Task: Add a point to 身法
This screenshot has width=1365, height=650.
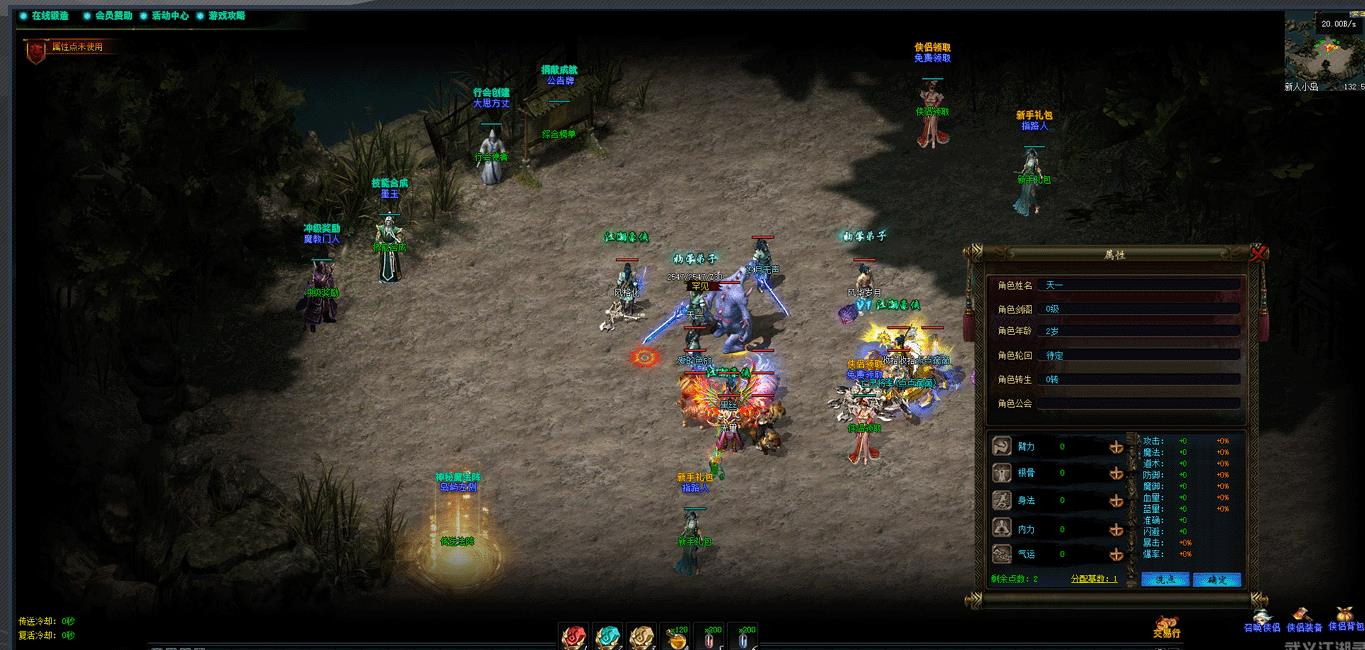Action: [x=1117, y=501]
